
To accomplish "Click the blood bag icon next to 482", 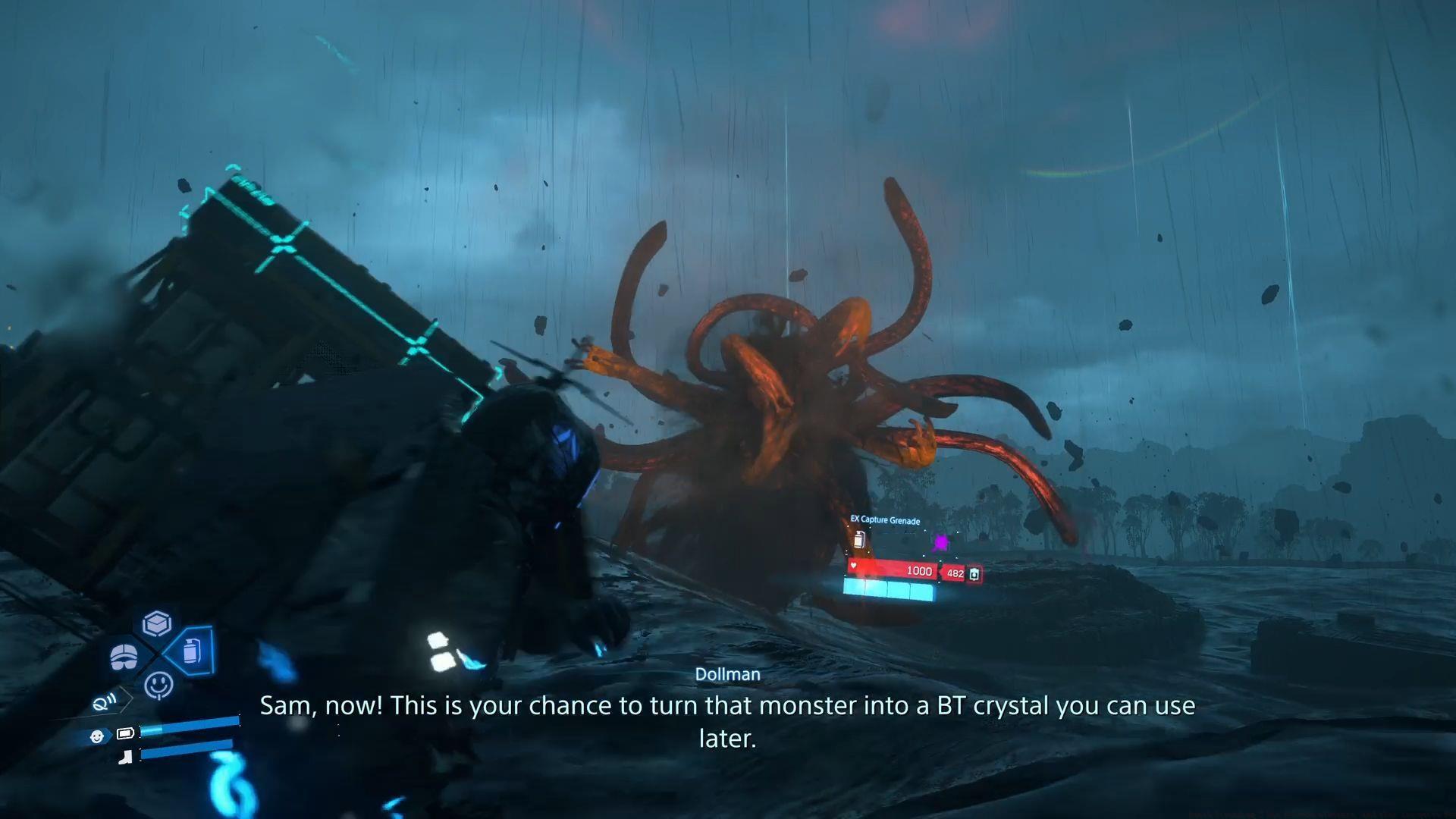I will click(975, 573).
